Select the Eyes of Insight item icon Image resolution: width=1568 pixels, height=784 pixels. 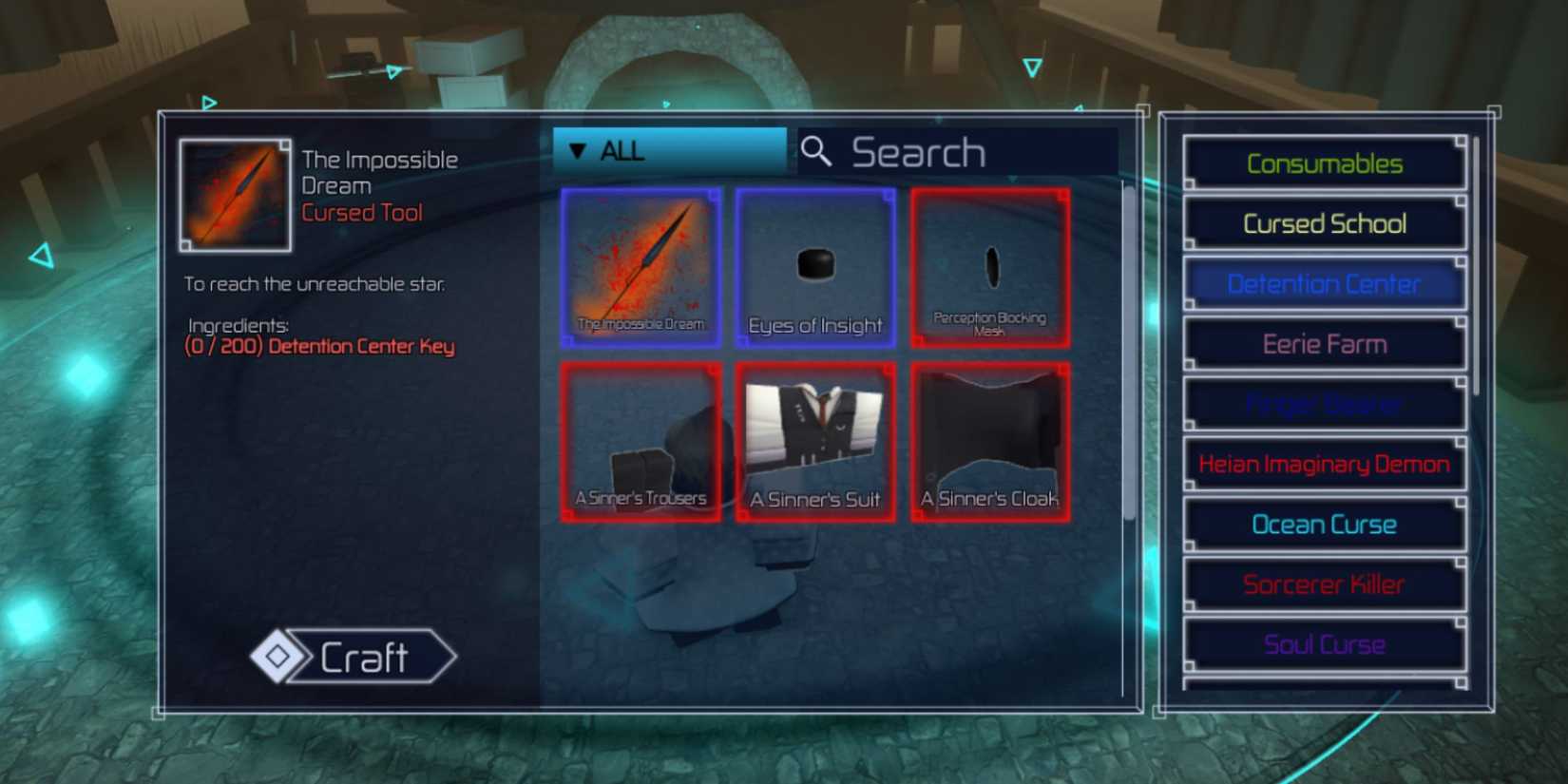tap(815, 266)
